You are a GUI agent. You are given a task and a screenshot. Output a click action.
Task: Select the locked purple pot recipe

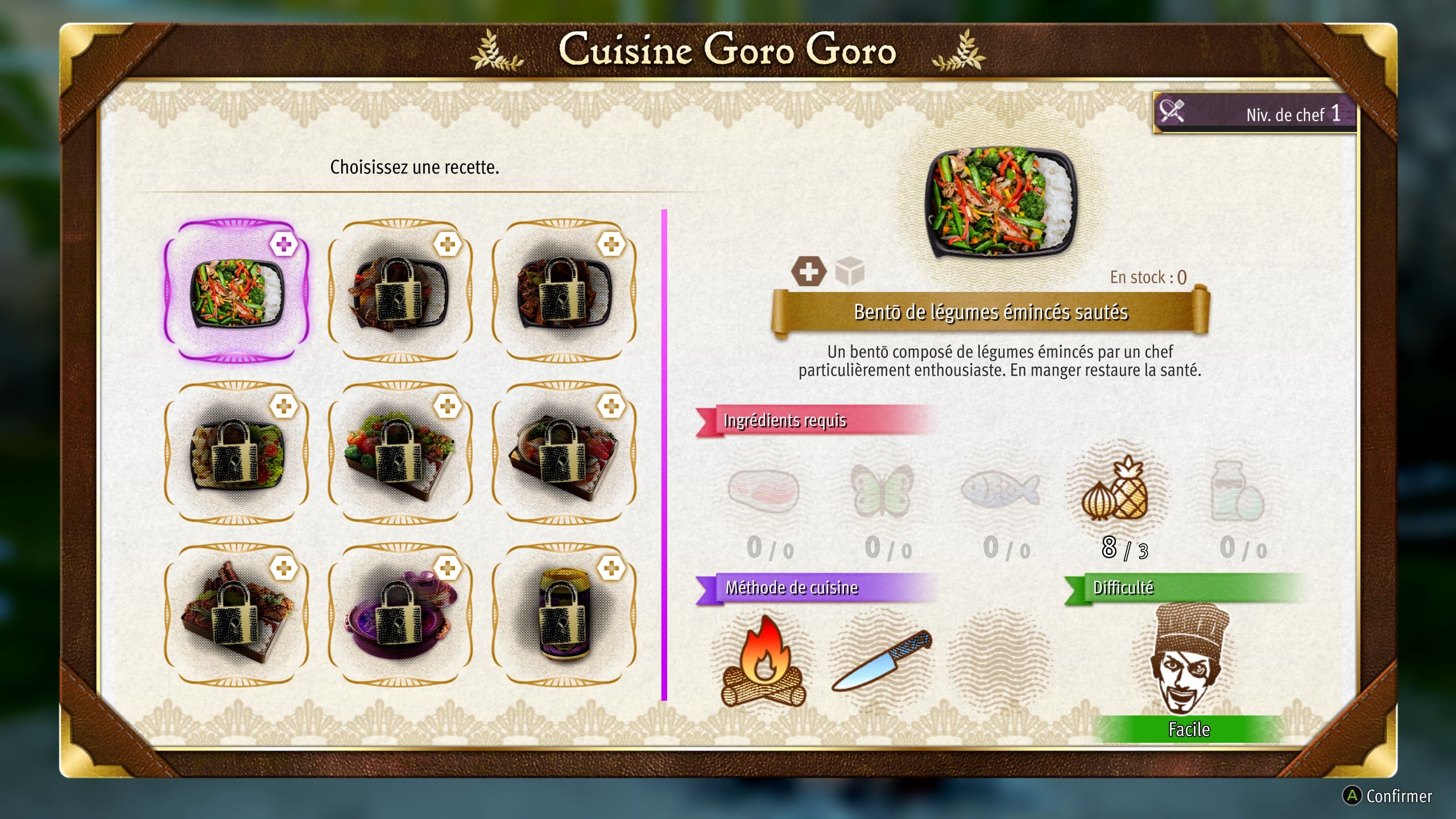400,615
